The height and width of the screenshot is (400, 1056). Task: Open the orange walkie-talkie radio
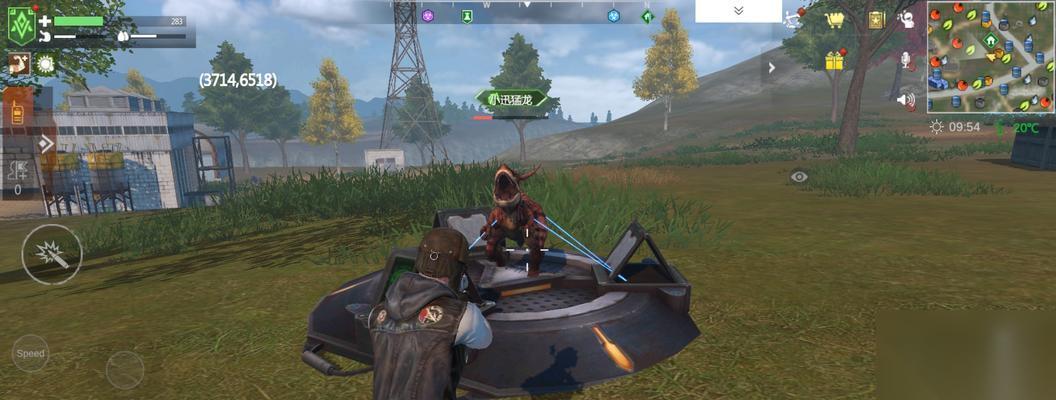point(17,112)
